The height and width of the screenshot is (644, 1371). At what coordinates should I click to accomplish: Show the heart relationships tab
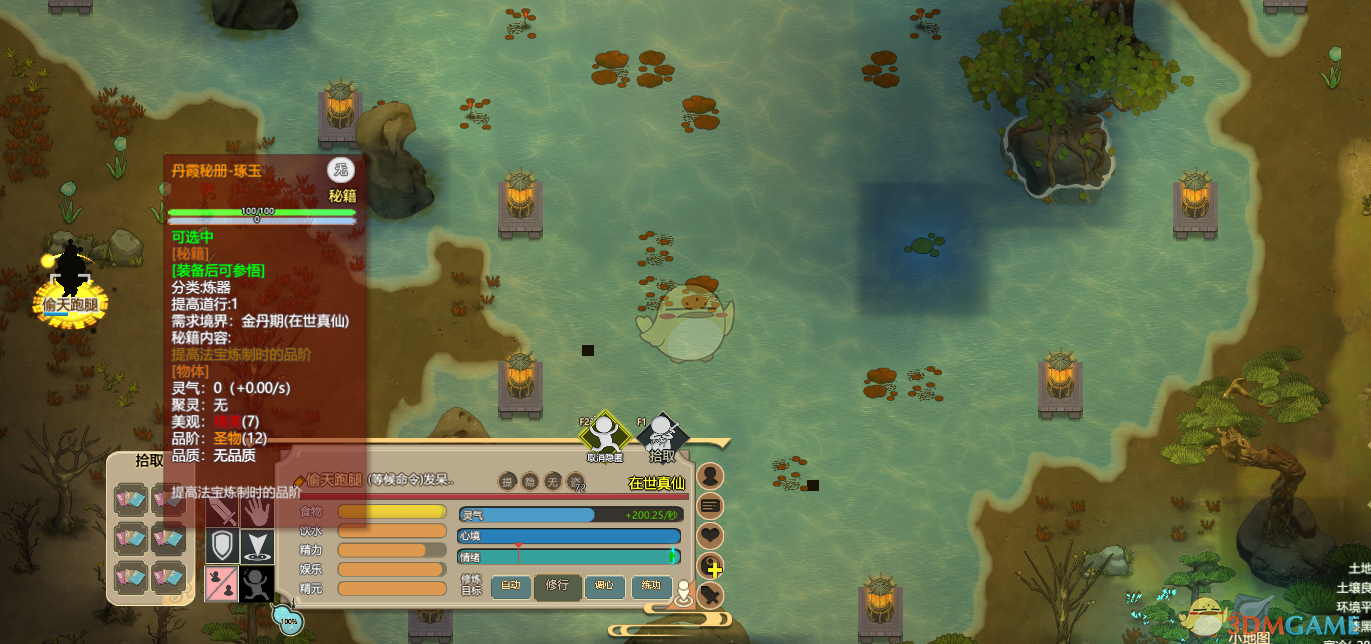(710, 536)
